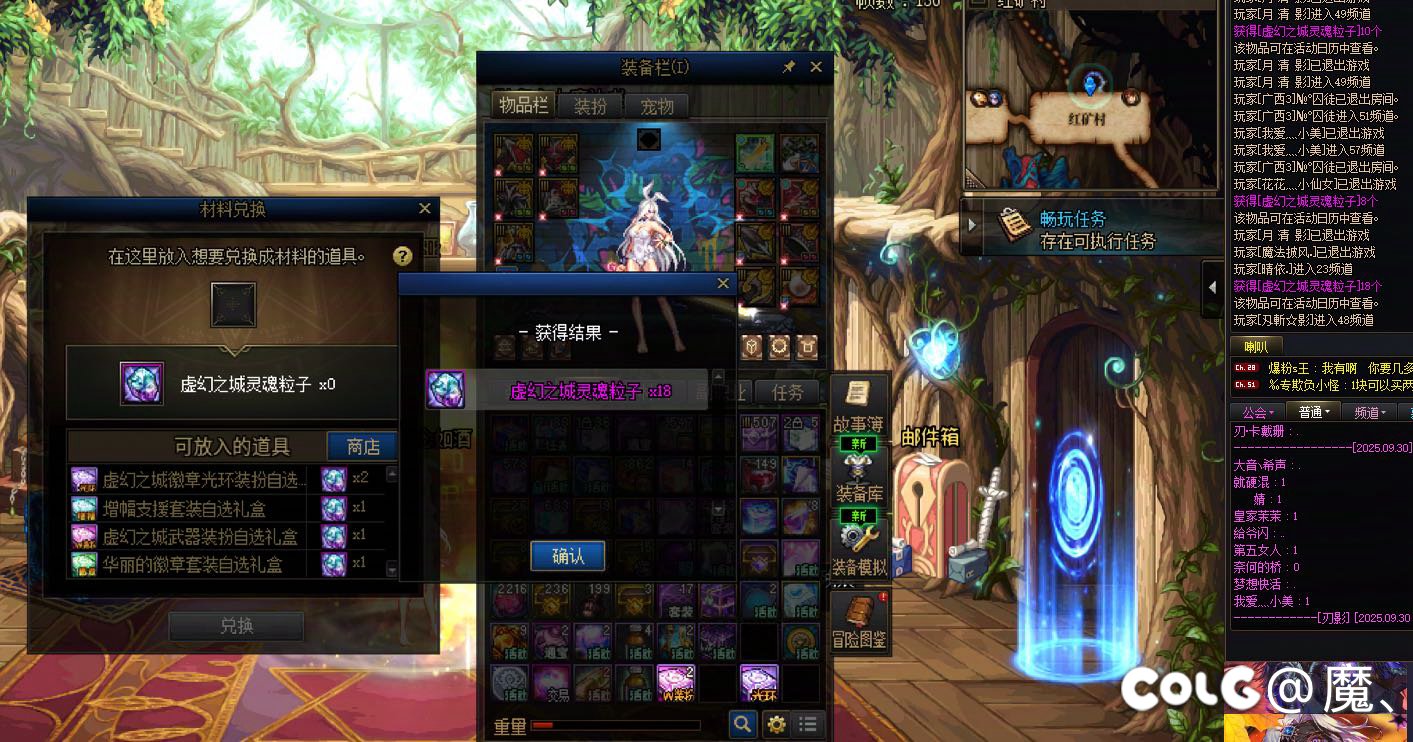Image resolution: width=1413 pixels, height=742 pixels.
Task: Toggle the list view display mode
Action: [809, 723]
